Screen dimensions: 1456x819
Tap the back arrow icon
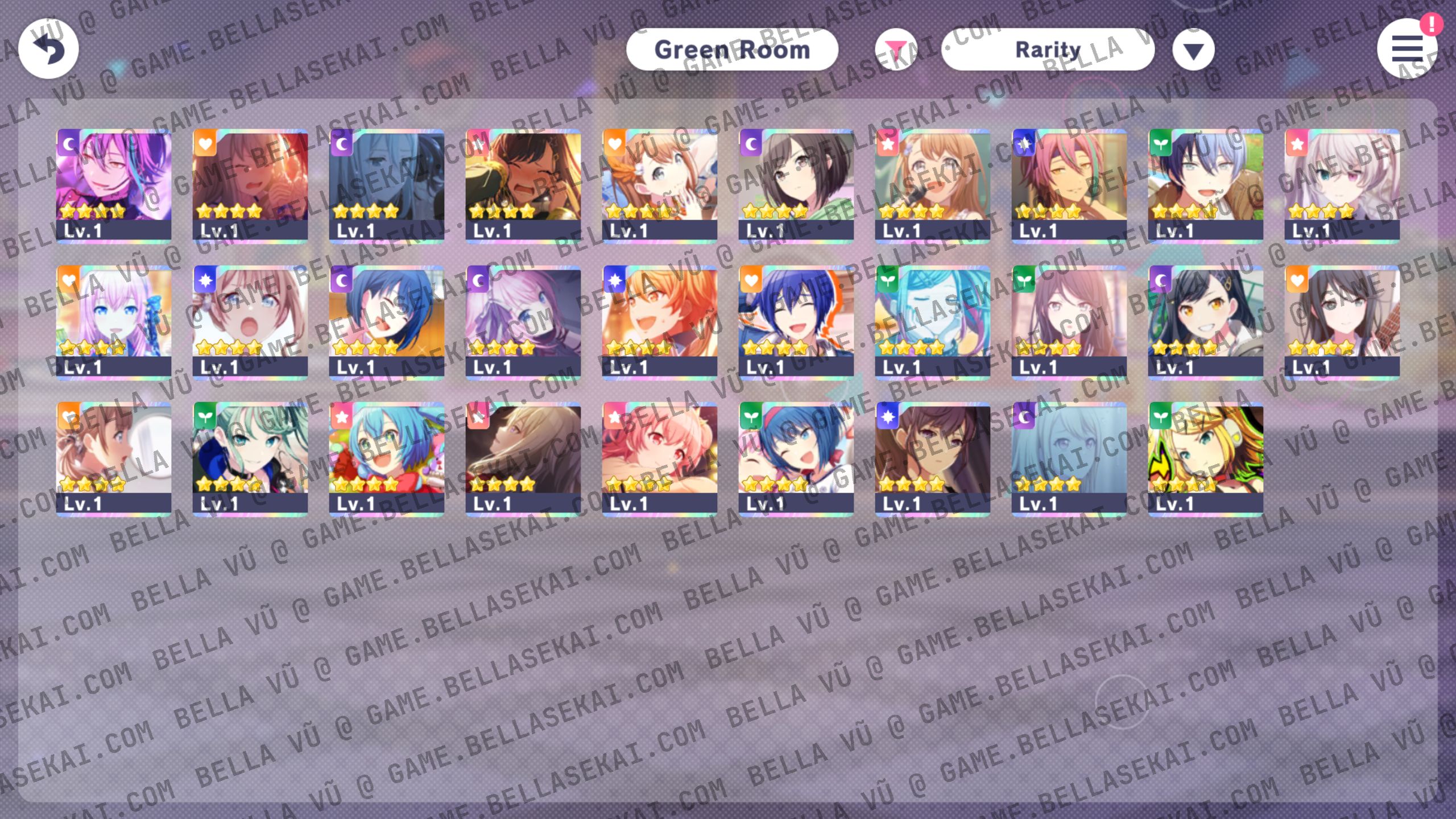[48, 49]
